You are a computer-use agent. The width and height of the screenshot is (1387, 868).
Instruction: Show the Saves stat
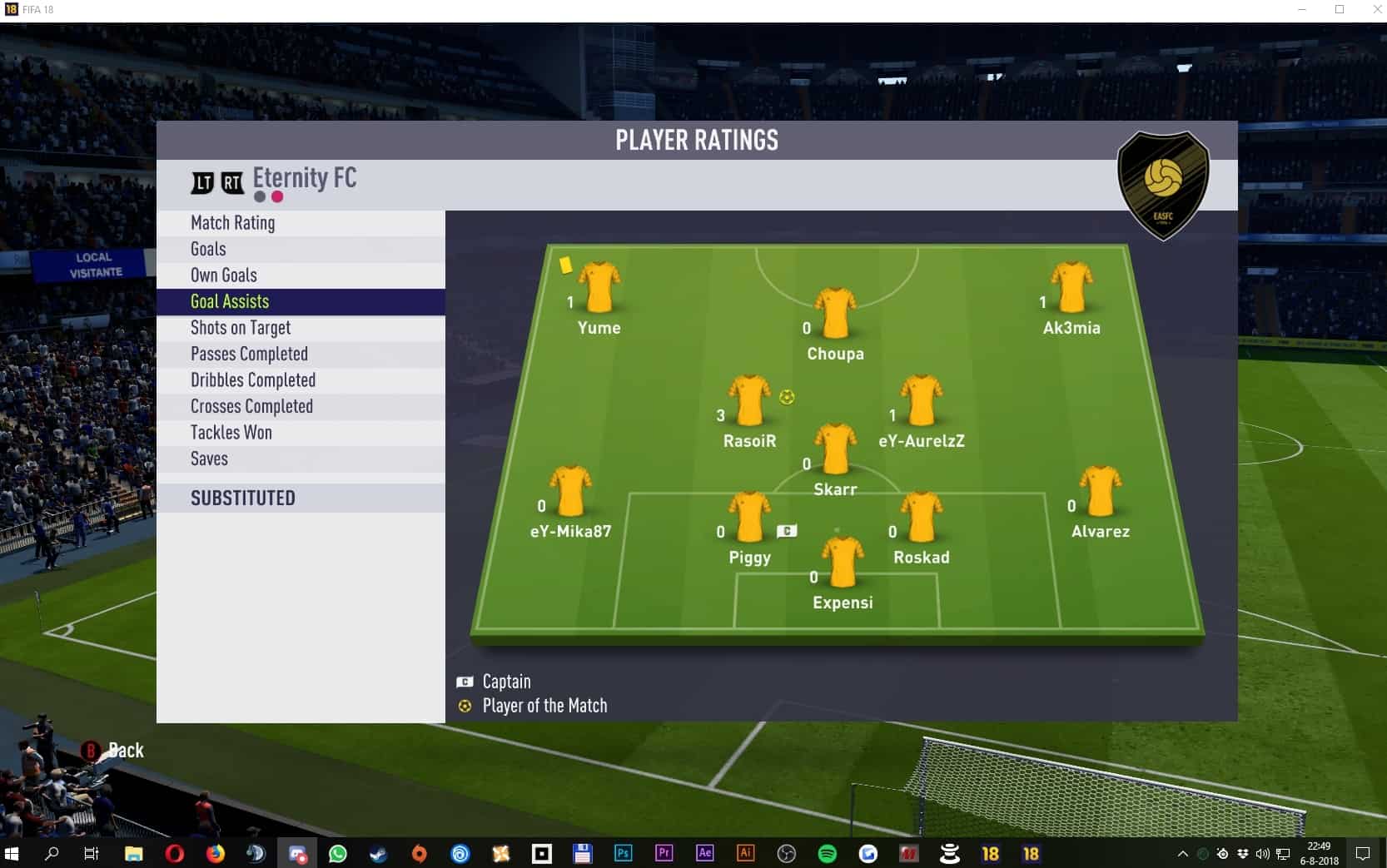(x=209, y=459)
